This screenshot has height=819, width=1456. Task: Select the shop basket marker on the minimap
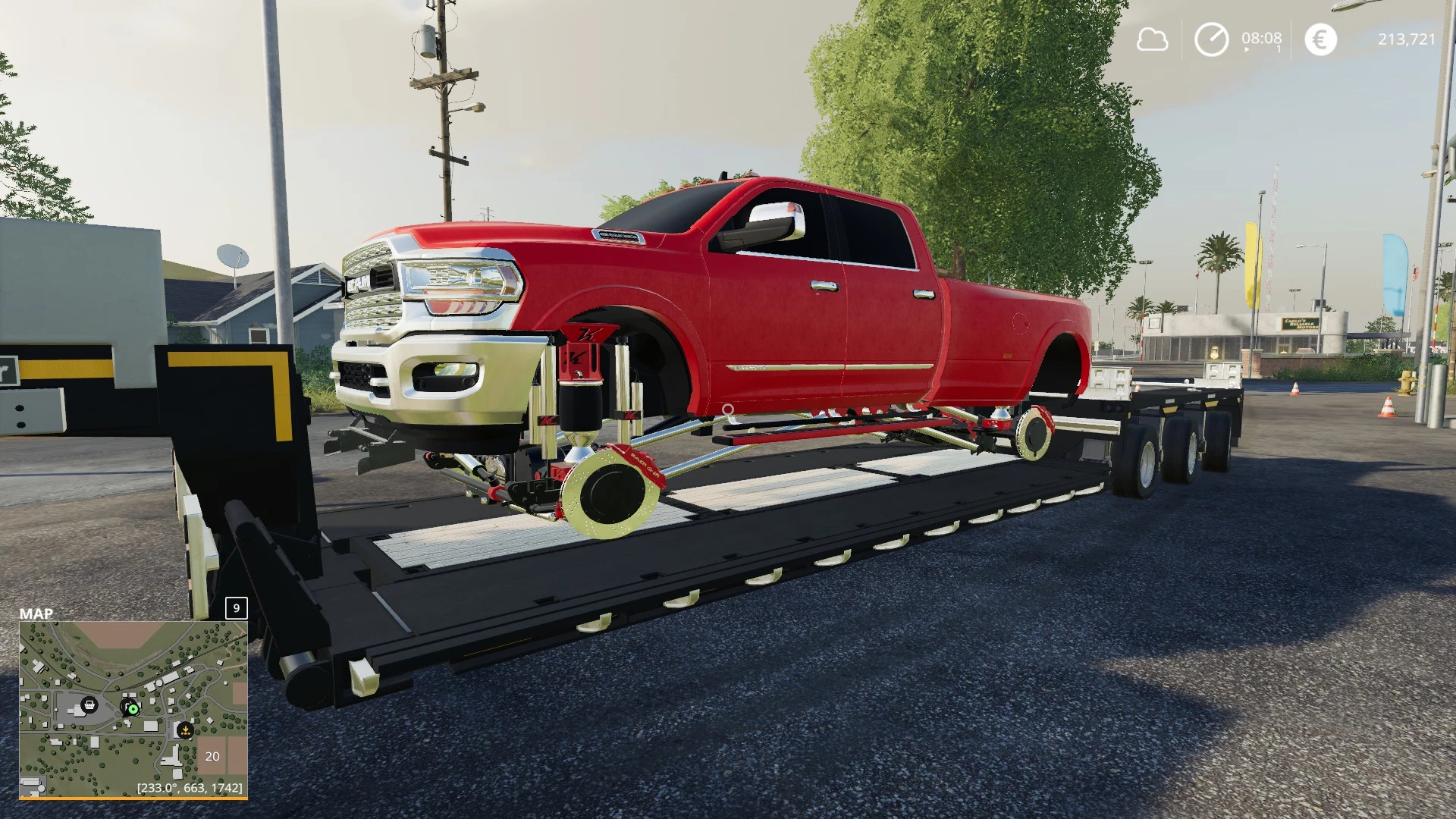tap(89, 704)
